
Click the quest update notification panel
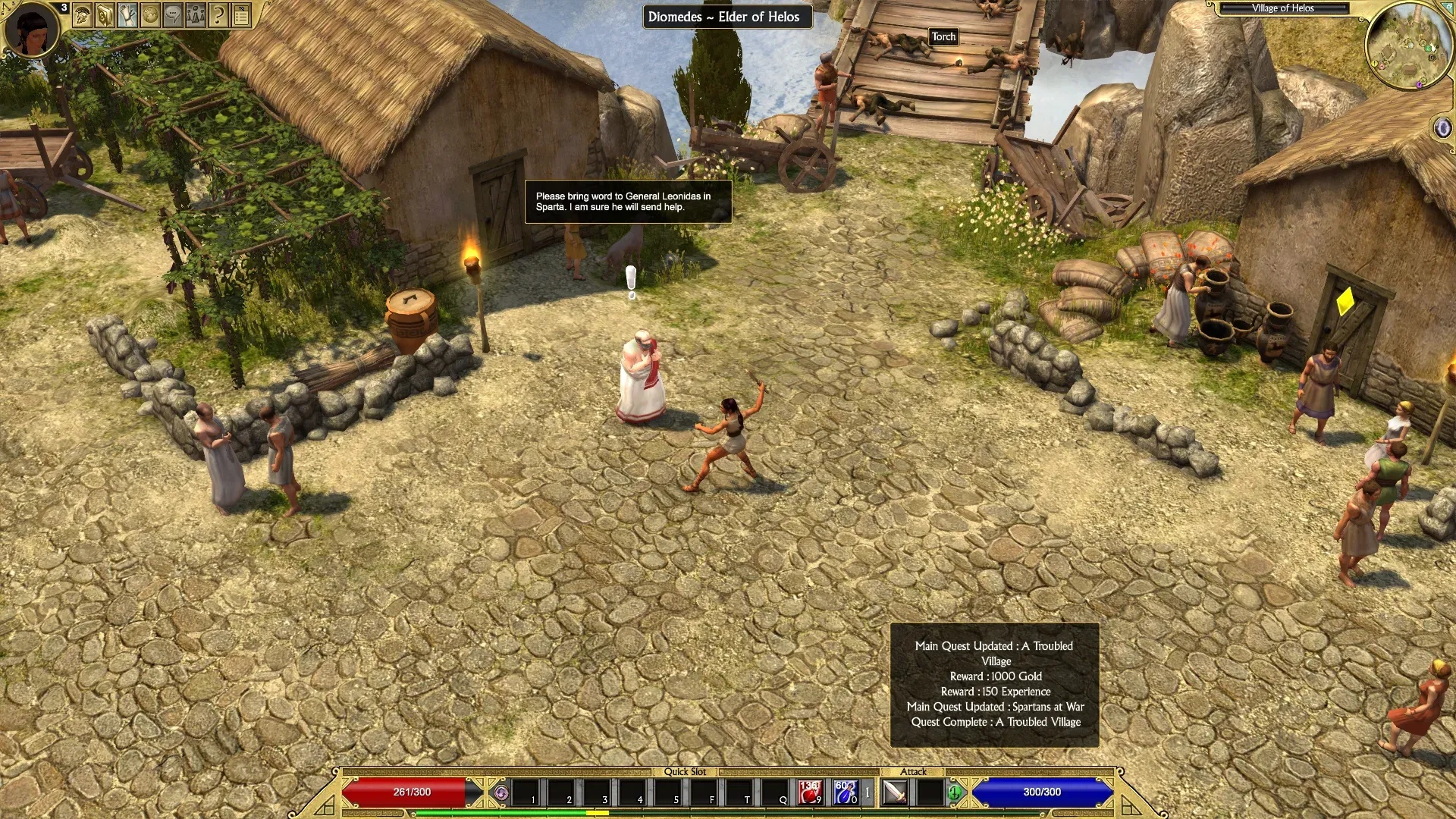994,684
